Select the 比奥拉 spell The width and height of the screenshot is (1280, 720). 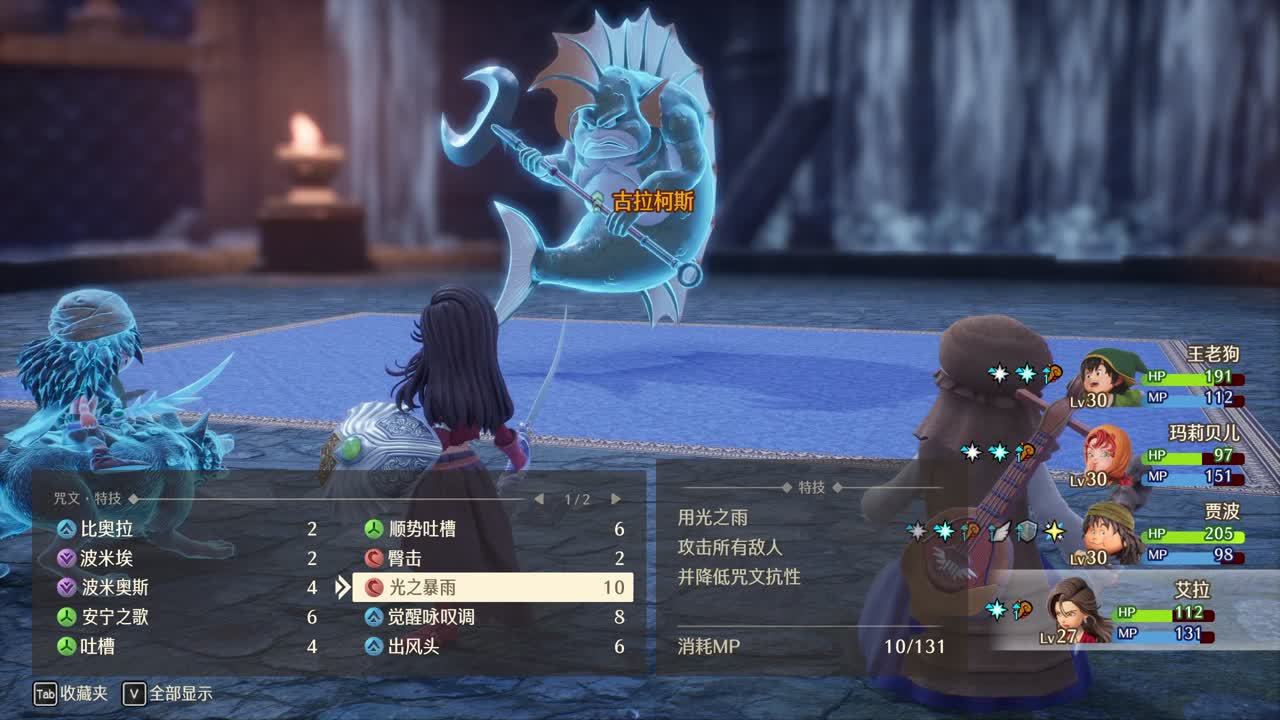point(107,529)
